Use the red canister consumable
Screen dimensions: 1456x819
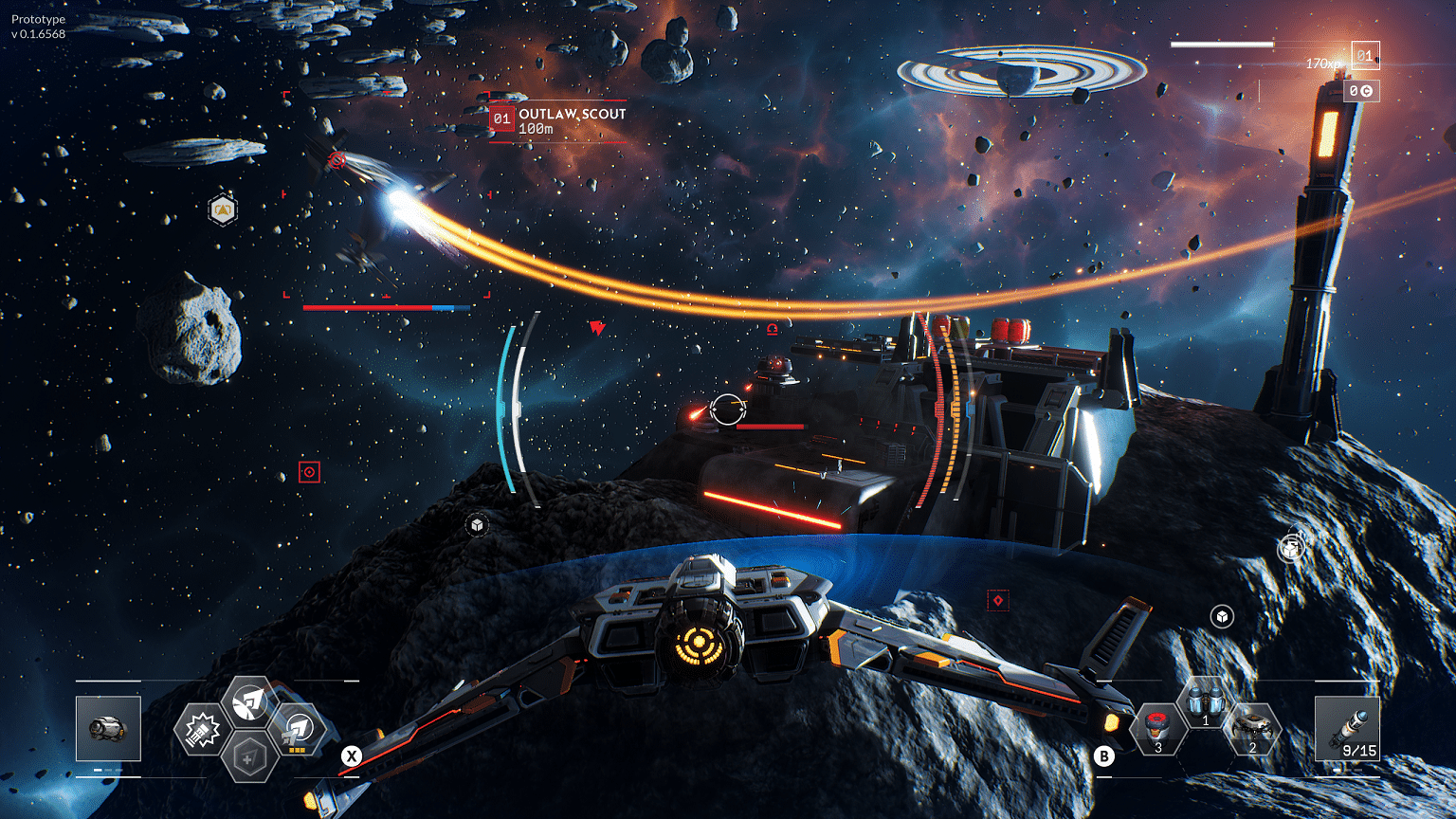pos(1158,730)
